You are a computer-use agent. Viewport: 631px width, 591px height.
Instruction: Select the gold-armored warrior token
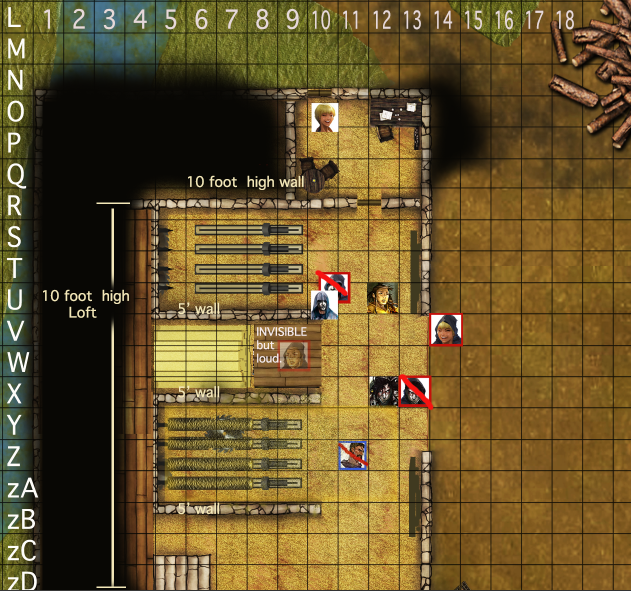pos(381,297)
